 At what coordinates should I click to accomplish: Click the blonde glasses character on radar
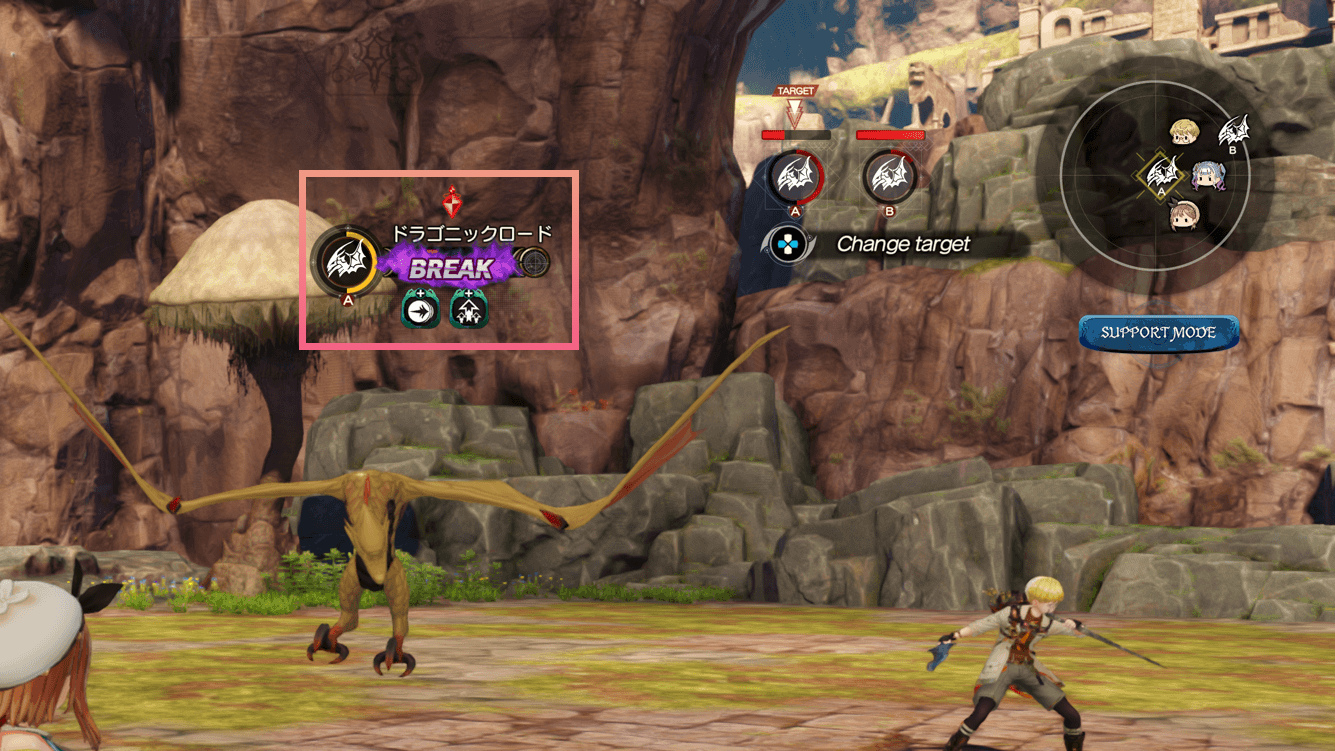pyautogui.click(x=1186, y=133)
